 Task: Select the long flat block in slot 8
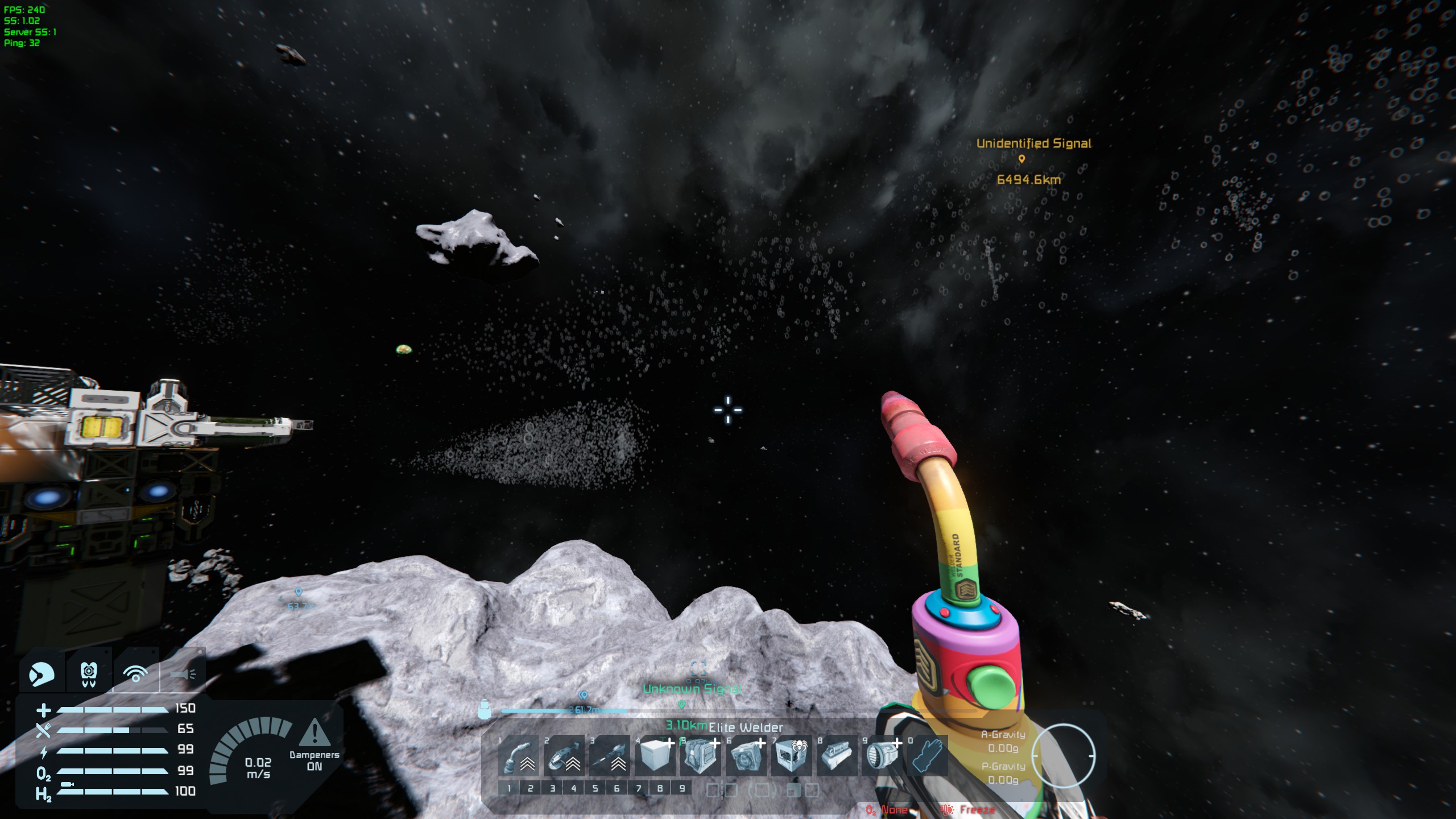tap(837, 756)
